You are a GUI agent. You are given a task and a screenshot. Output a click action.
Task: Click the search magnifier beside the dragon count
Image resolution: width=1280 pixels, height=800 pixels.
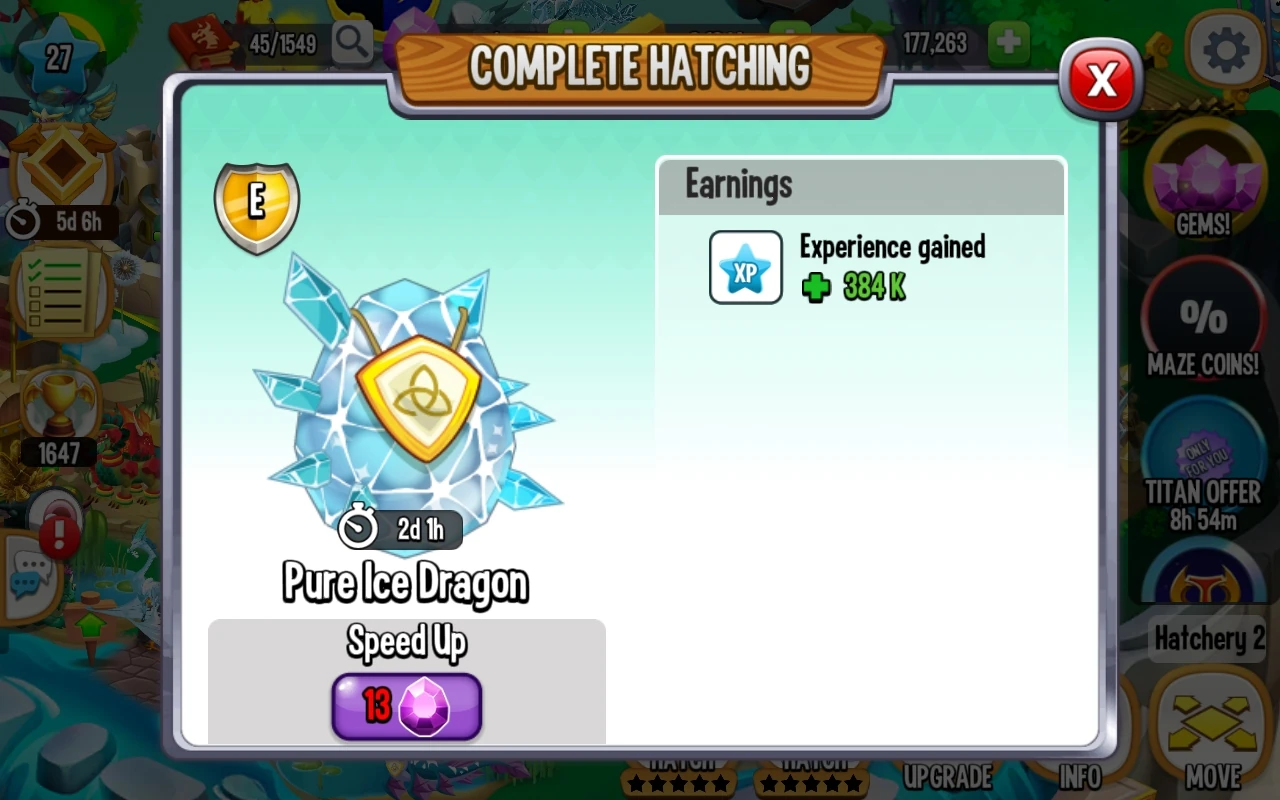tap(350, 43)
